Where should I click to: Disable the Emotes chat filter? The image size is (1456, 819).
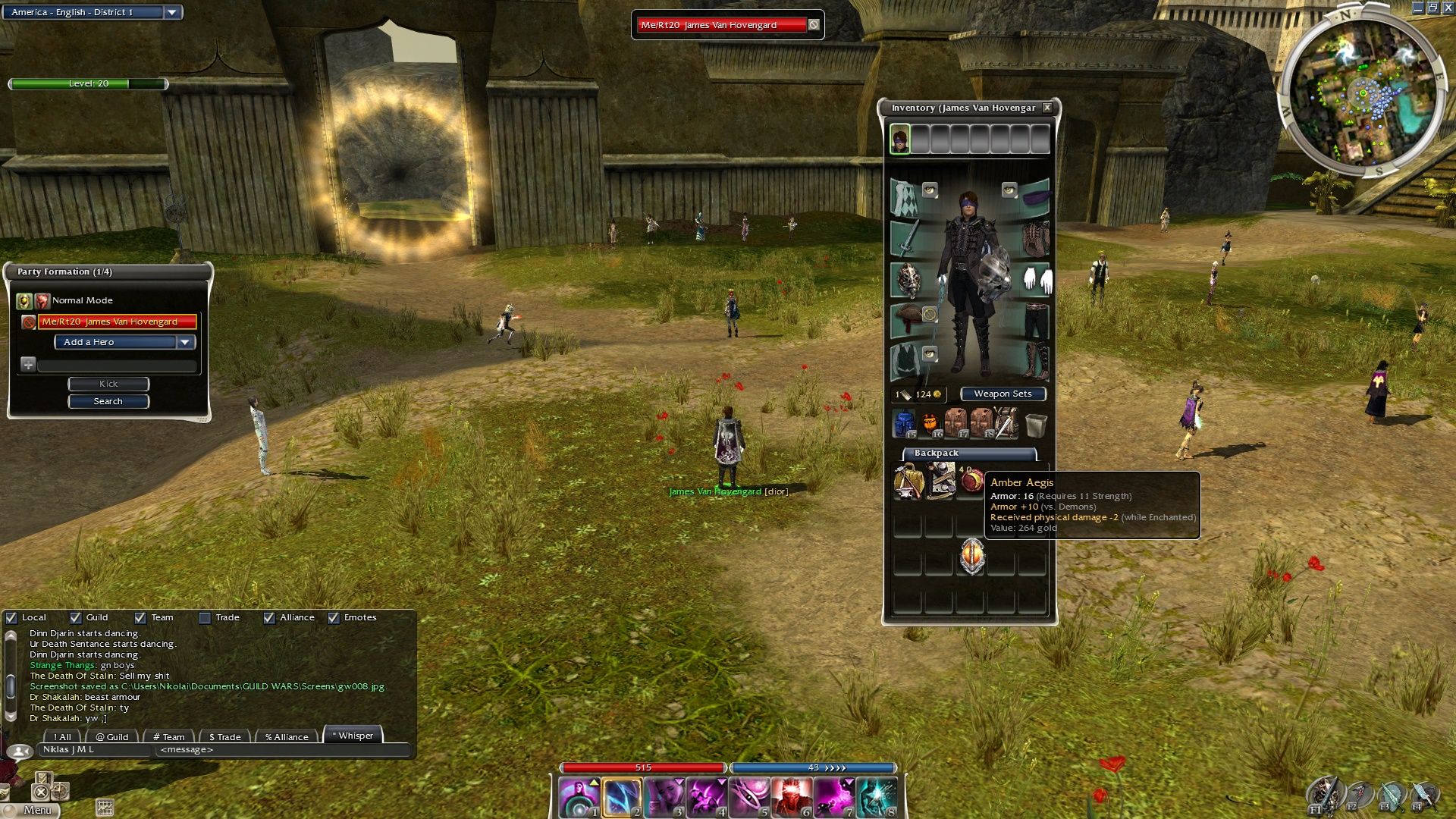tap(334, 618)
